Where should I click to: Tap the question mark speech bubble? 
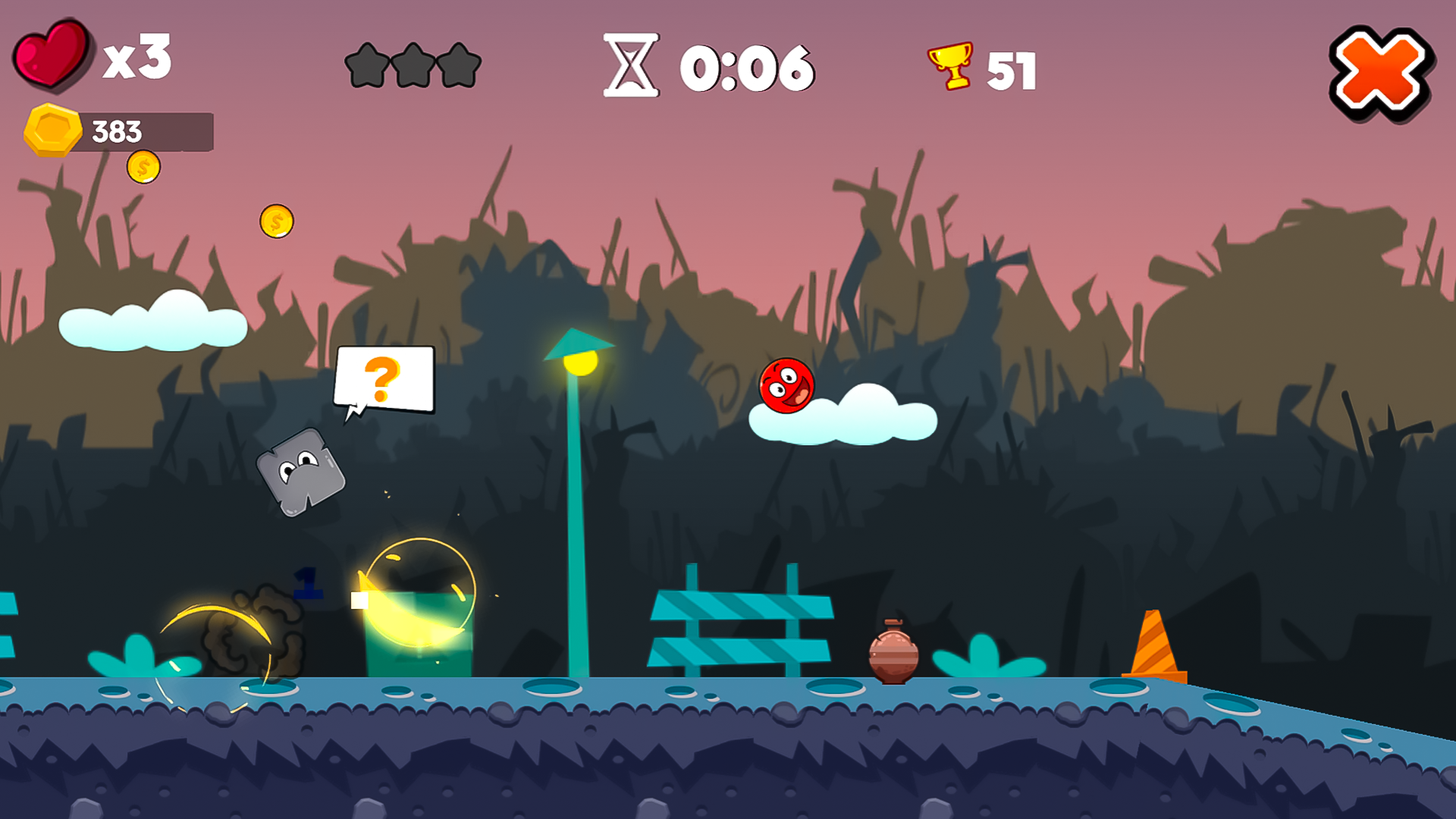386,379
